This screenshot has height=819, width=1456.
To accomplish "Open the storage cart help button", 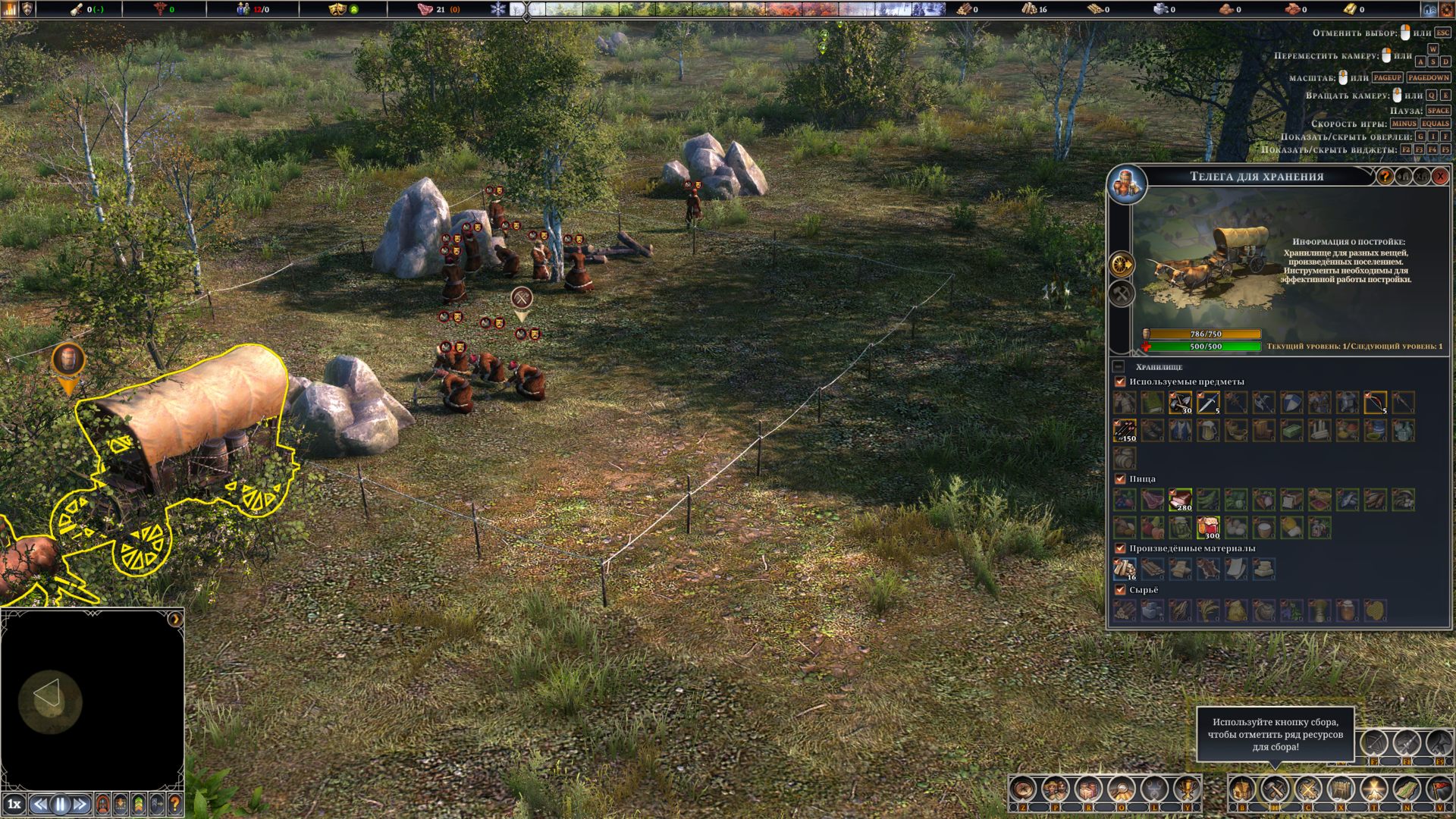I will tap(1385, 177).
